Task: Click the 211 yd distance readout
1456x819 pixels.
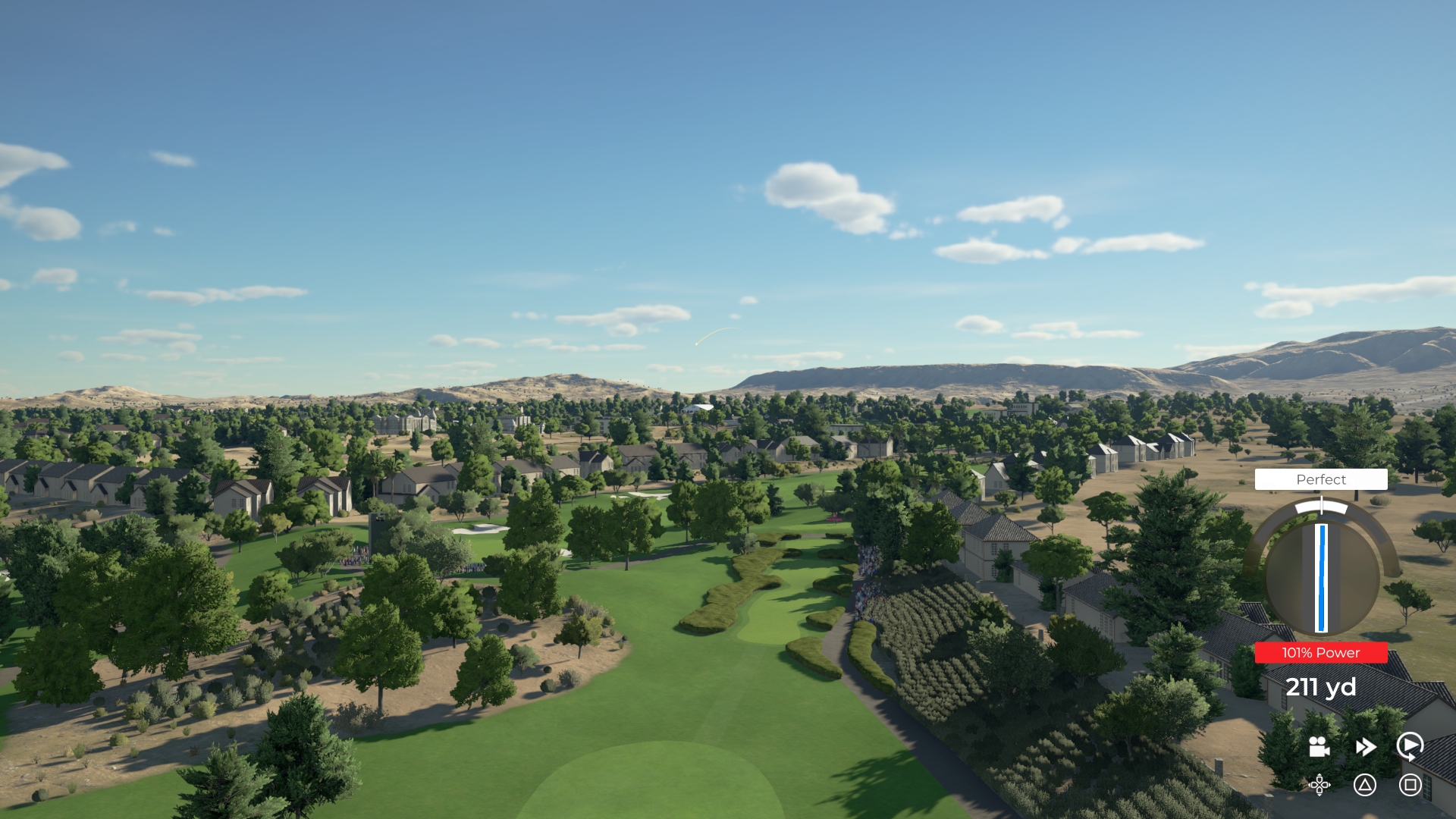Action: [x=1321, y=687]
